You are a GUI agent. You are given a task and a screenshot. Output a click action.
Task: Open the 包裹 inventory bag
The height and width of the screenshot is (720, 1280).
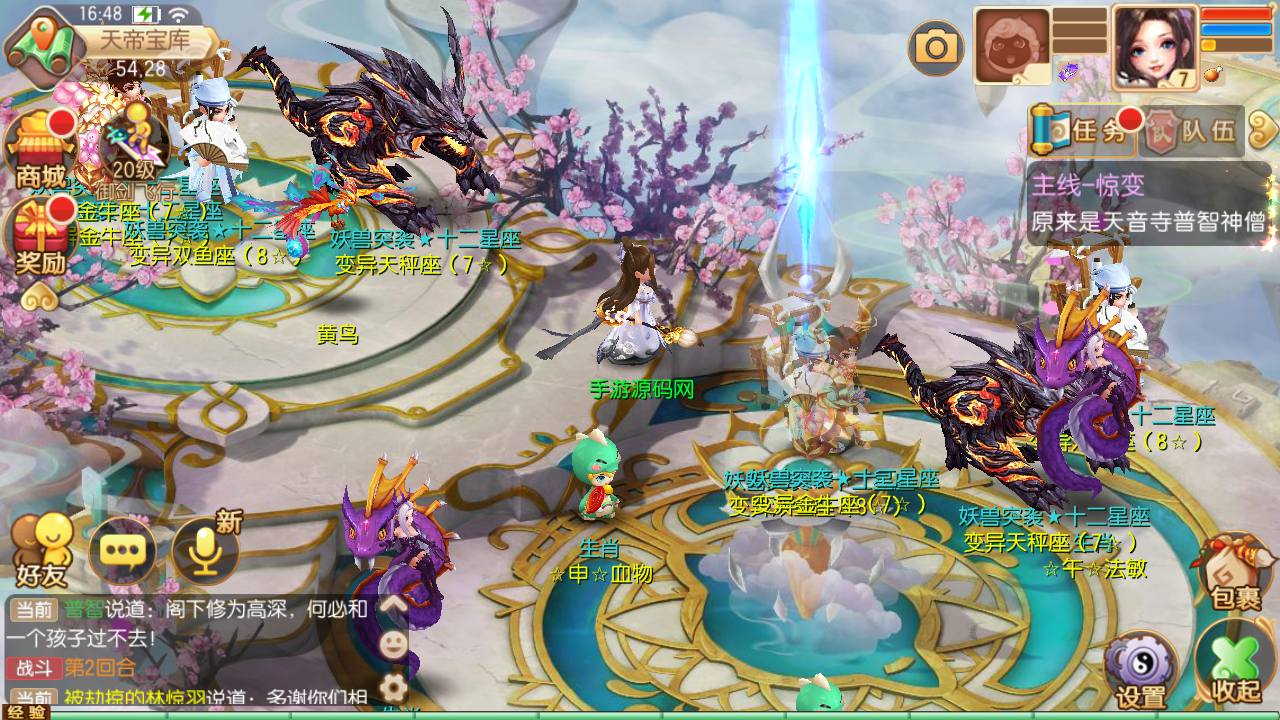pos(1235,571)
